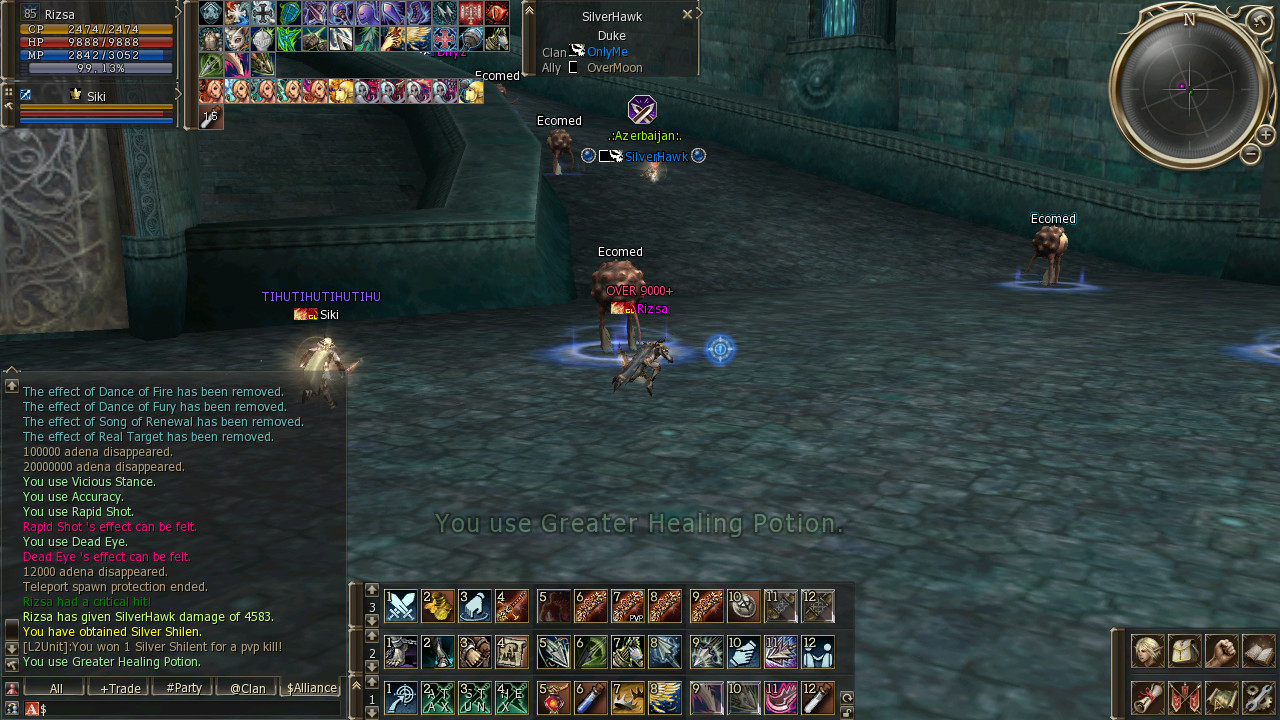The width and height of the screenshot is (1280, 720).
Task: Switch chat to the @Clan tab
Action: (x=247, y=688)
